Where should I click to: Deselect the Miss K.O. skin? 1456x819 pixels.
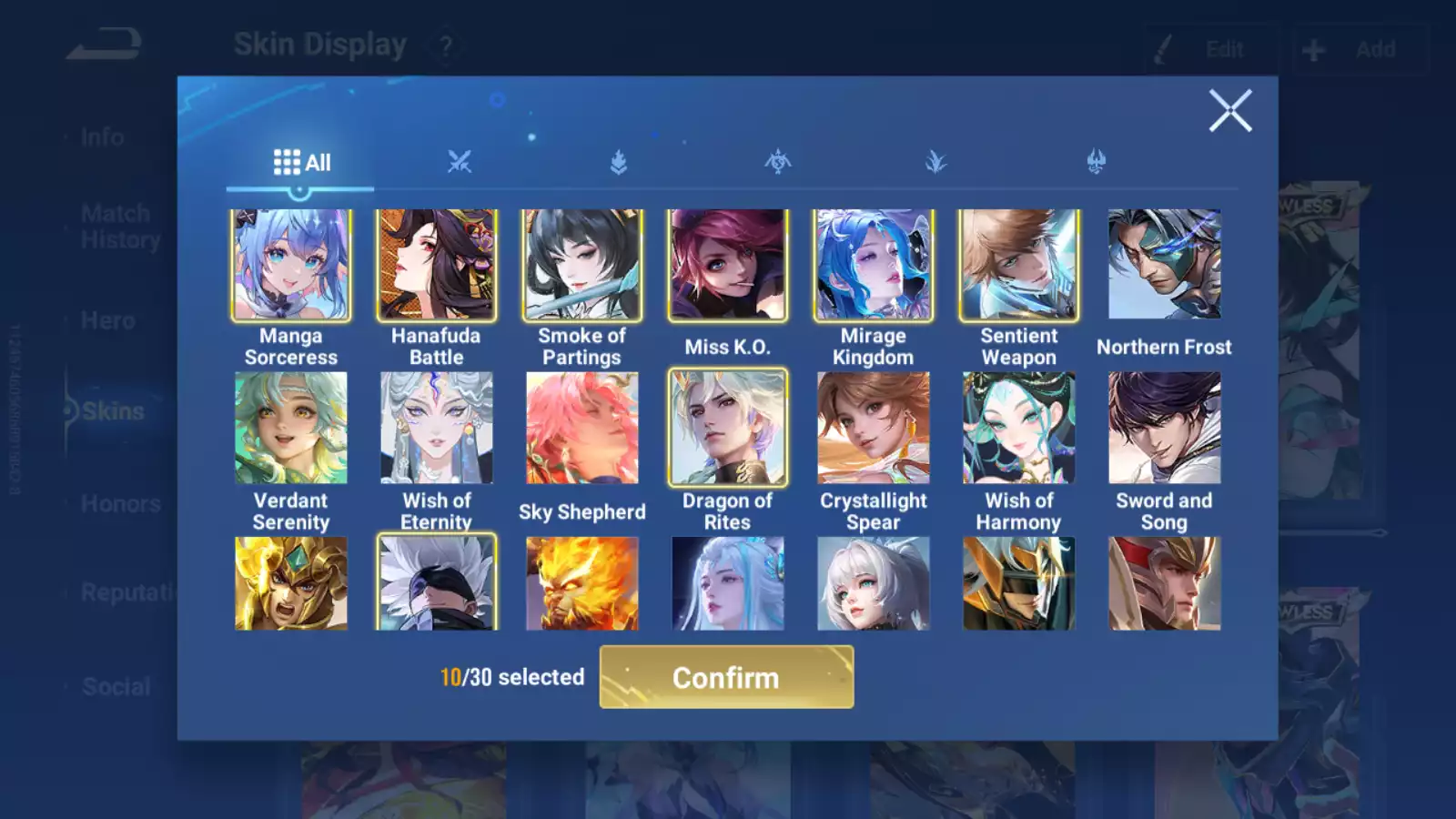click(728, 264)
